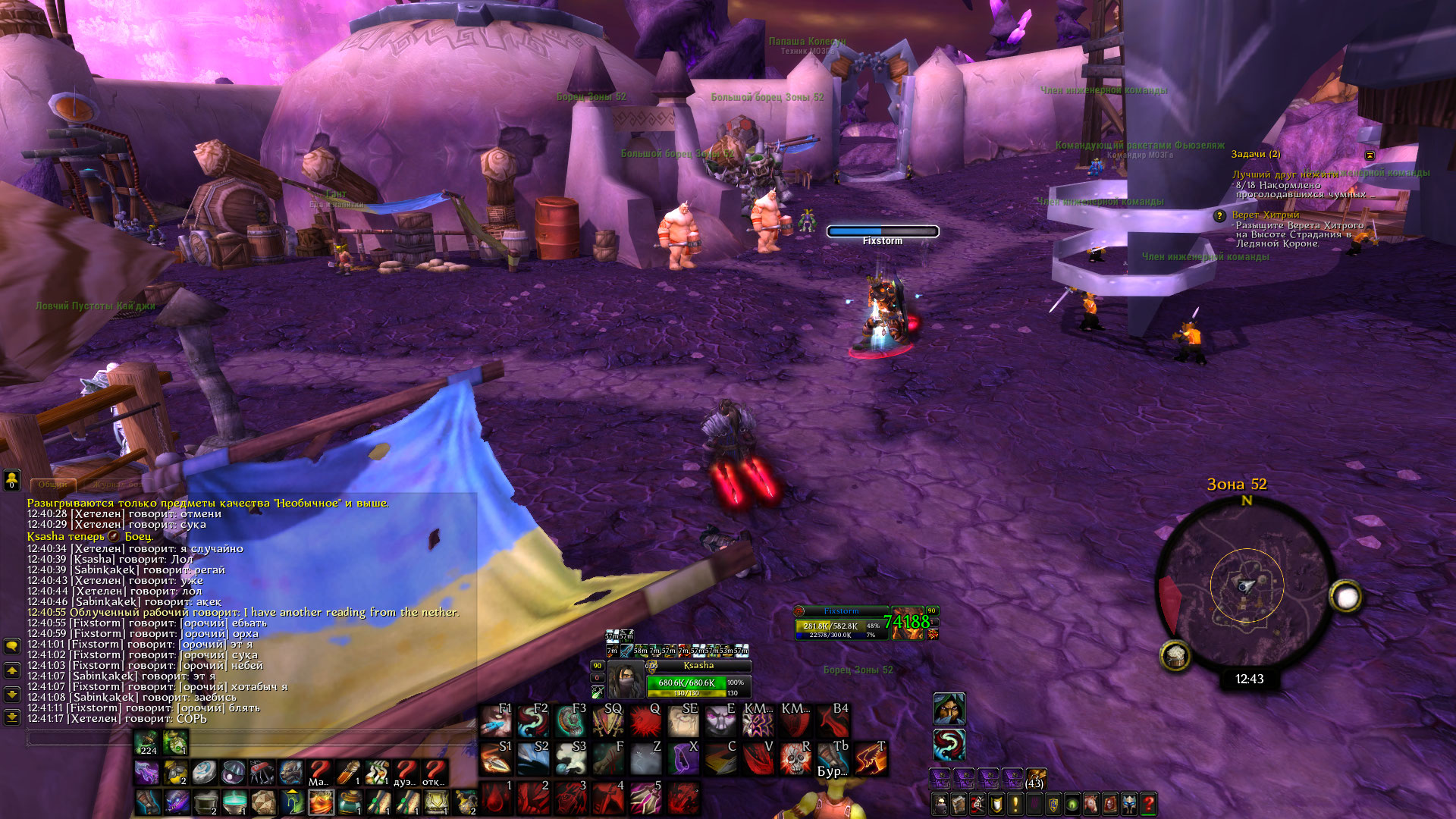Jump chat to the bottom arrow button
This screenshot has height=819, width=1456.
(12, 717)
